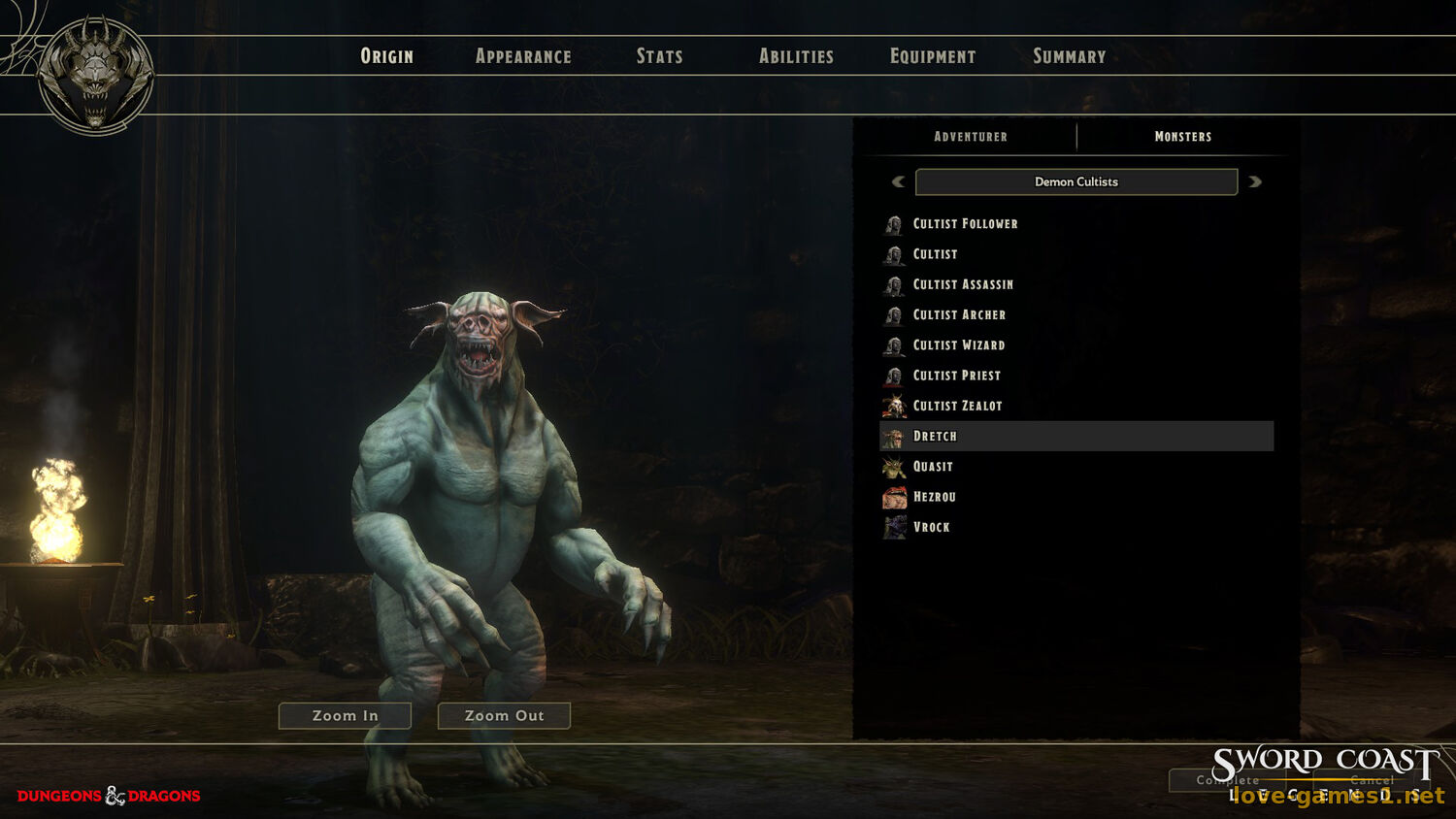Pick the Cultist Assassin entry
The height and width of the screenshot is (819, 1456).
pos(963,284)
